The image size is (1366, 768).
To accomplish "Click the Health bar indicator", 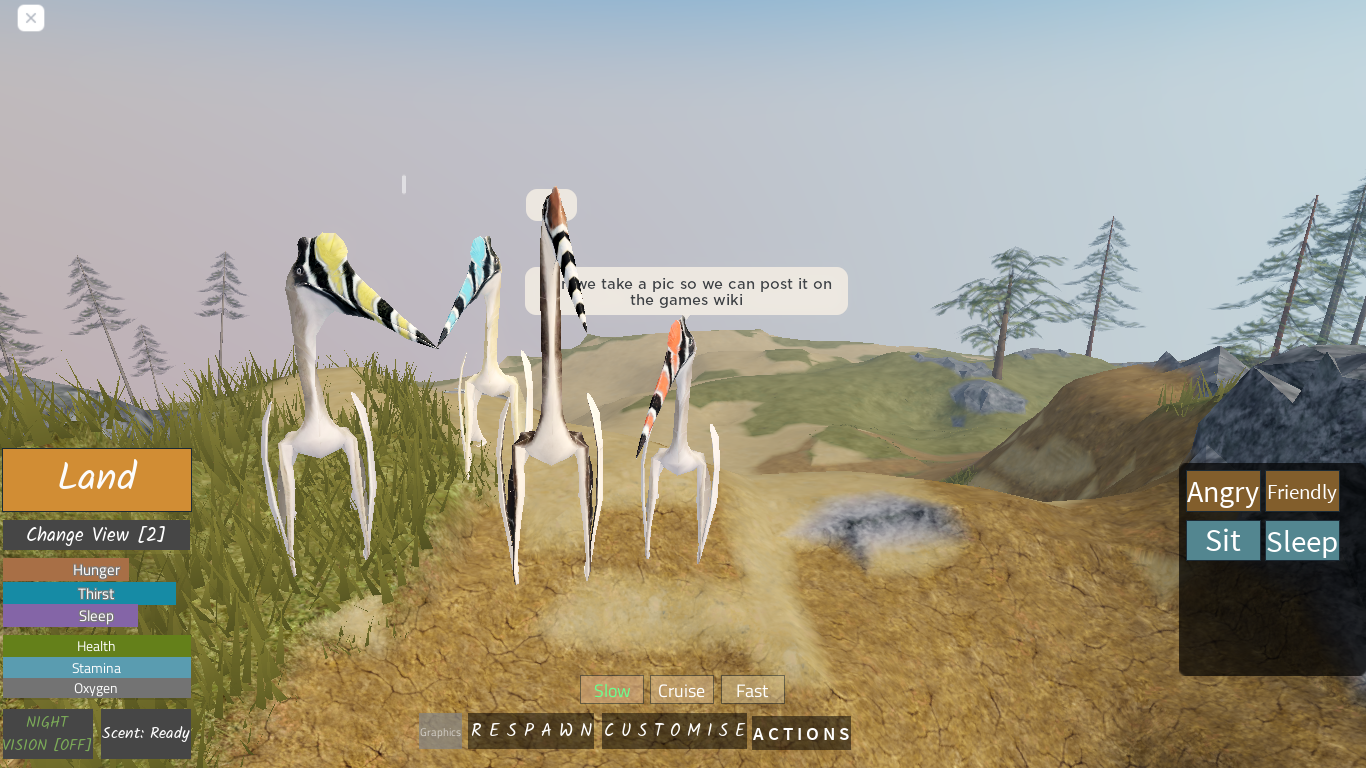I will click(x=96, y=646).
